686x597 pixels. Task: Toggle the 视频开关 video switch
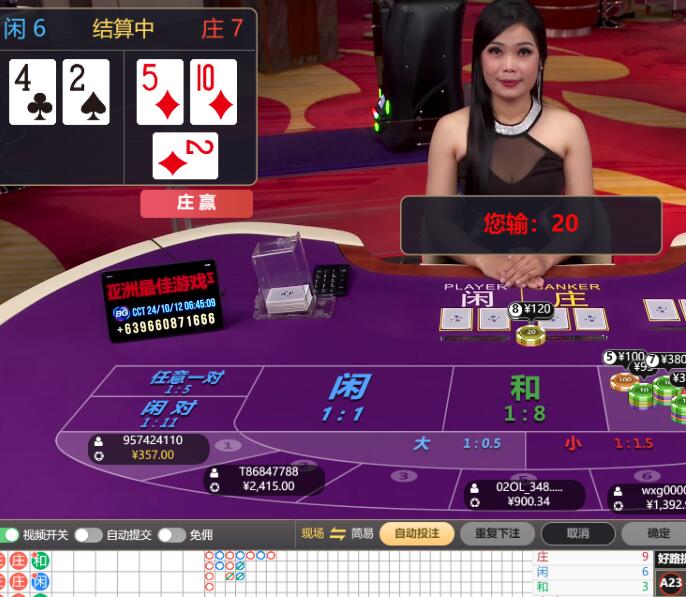pyautogui.click(x=10, y=534)
